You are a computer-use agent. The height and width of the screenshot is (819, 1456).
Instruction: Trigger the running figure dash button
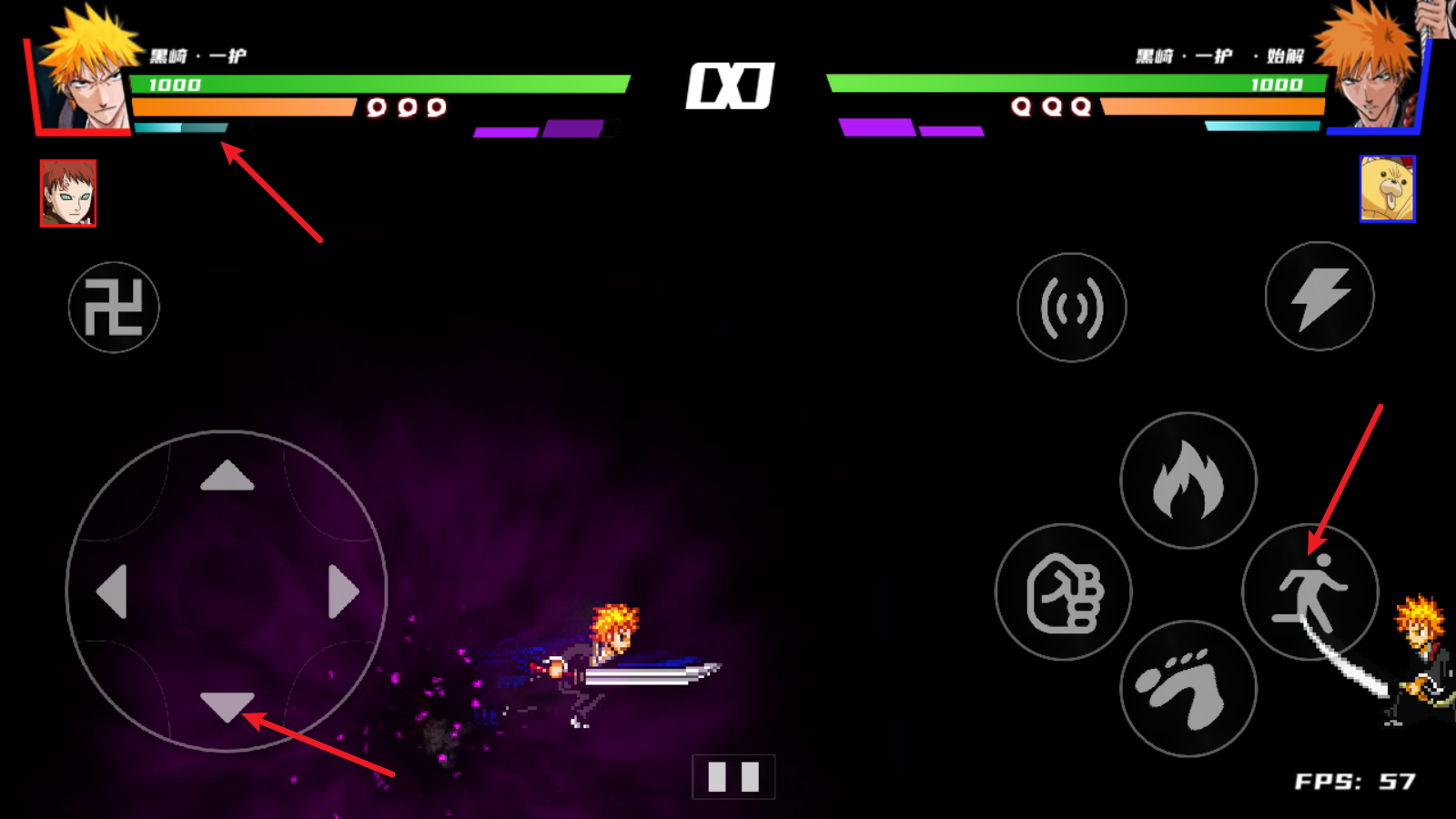1310,592
